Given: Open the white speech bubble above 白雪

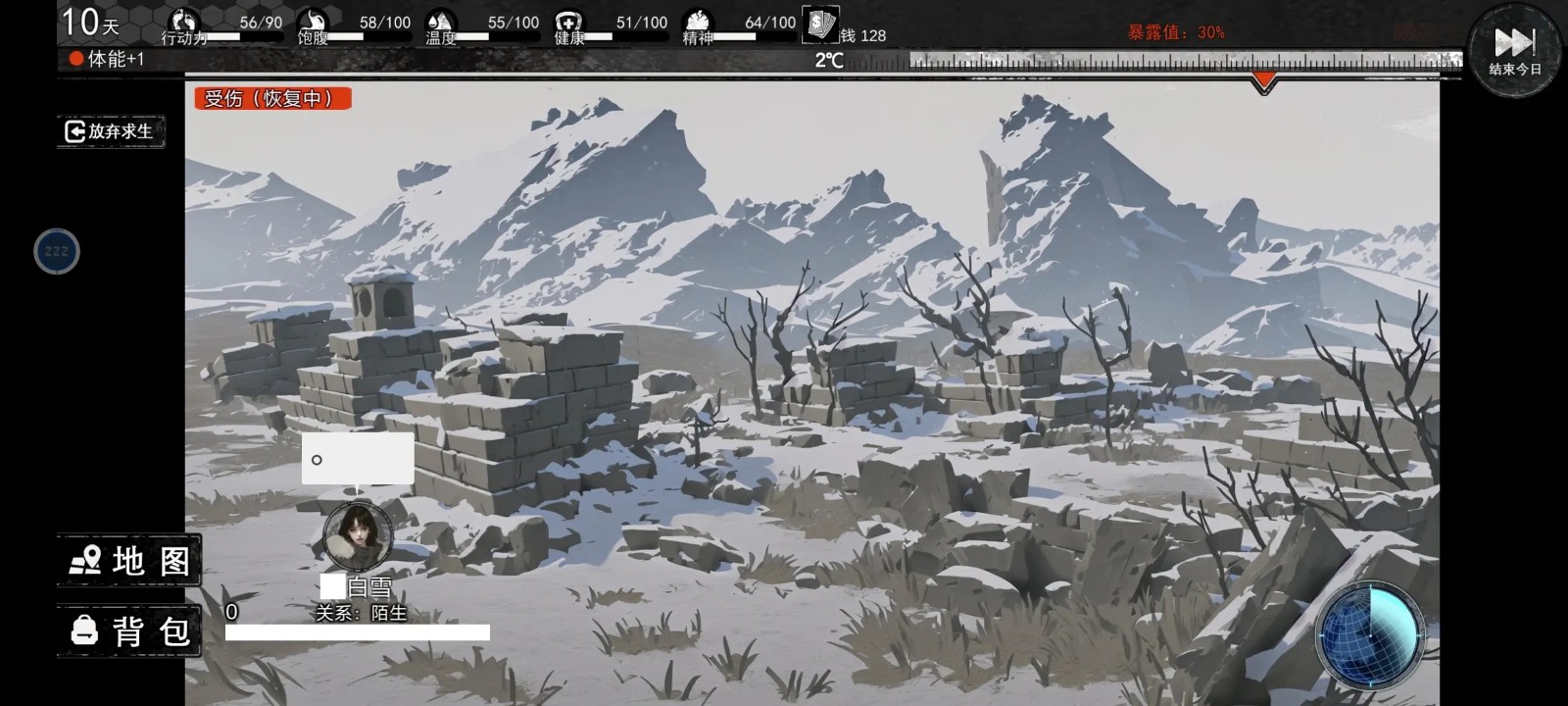Looking at the screenshot, I should 358,458.
